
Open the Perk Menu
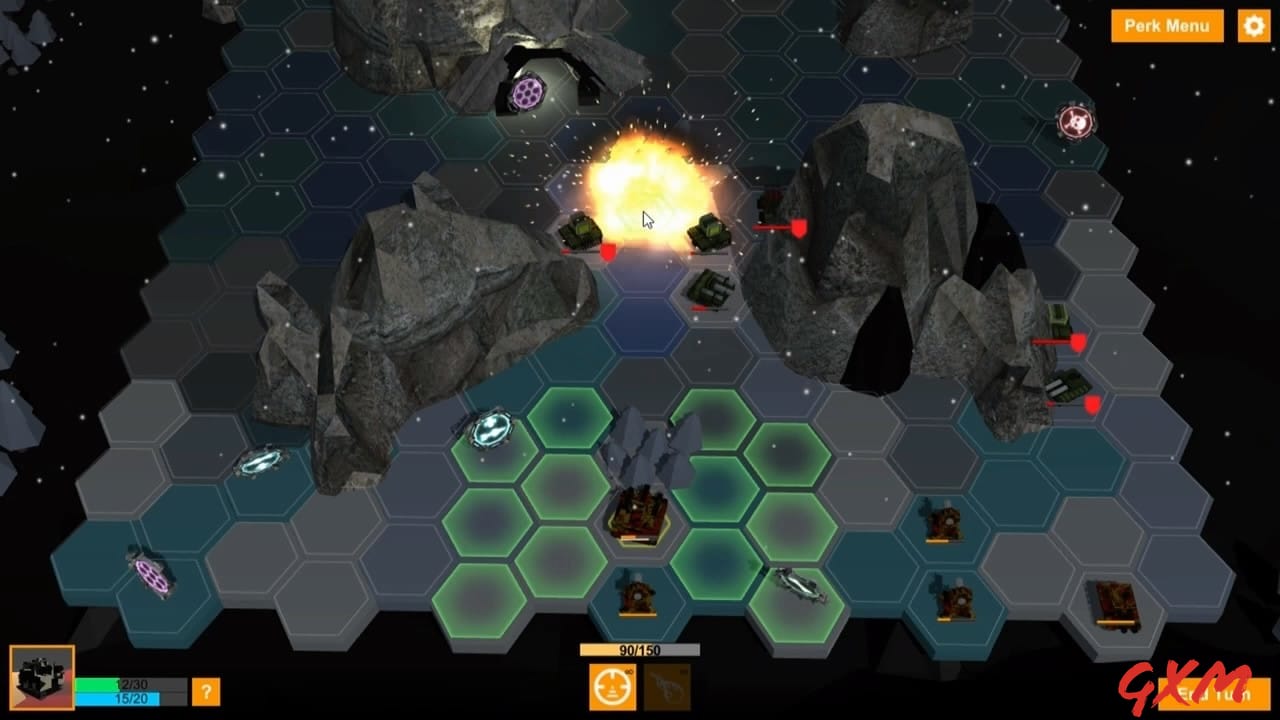point(1166,26)
